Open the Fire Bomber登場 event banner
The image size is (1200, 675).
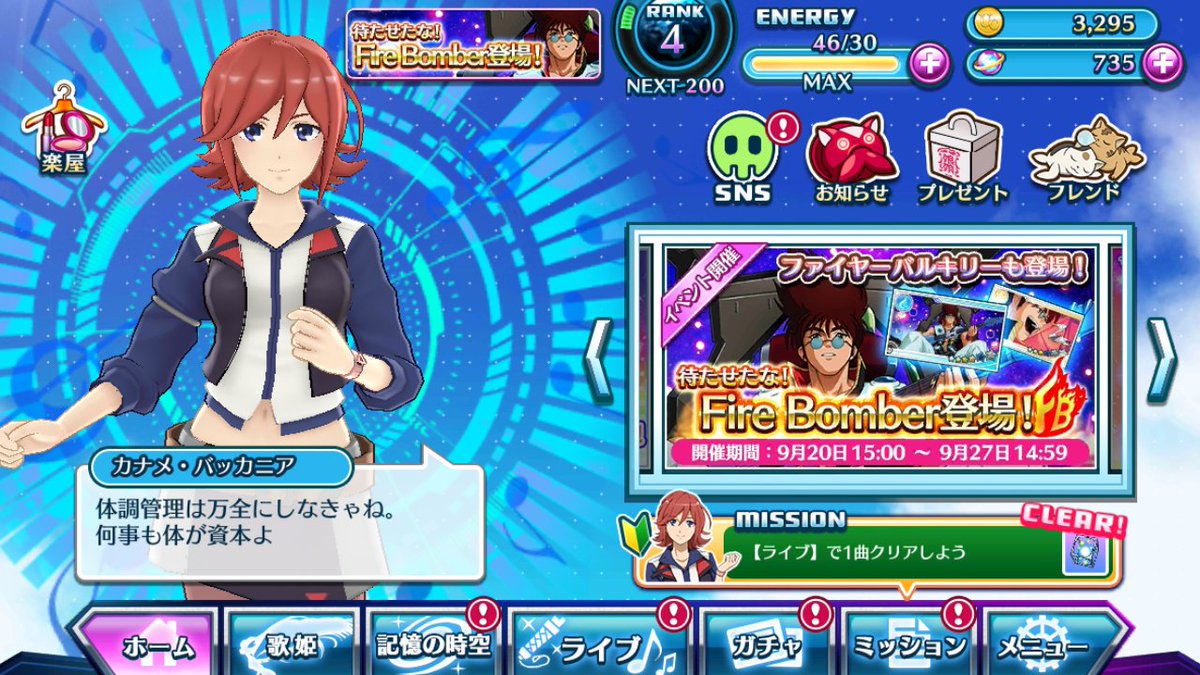[879, 358]
